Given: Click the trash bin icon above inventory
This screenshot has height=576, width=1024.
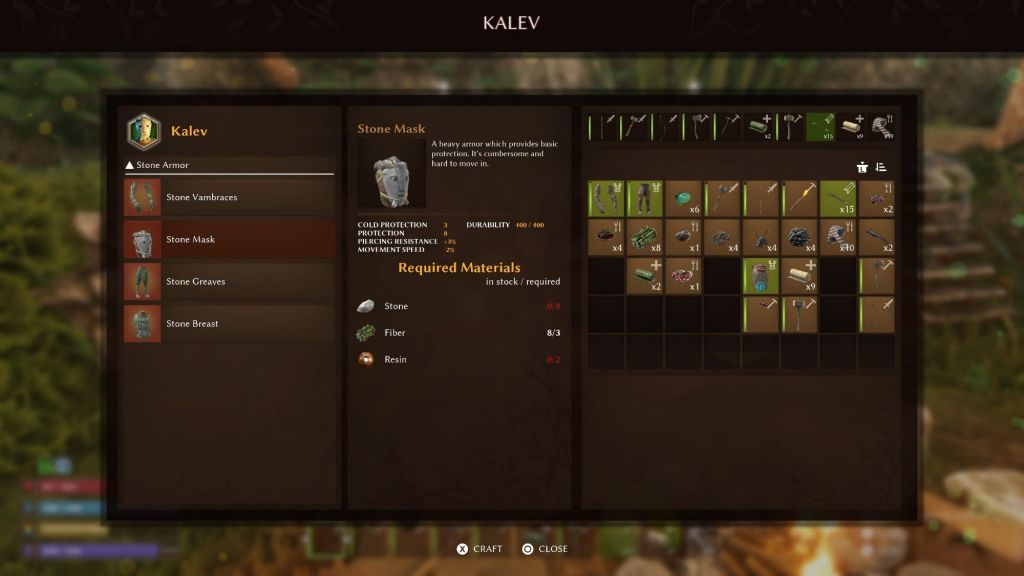Looking at the screenshot, I should 862,167.
